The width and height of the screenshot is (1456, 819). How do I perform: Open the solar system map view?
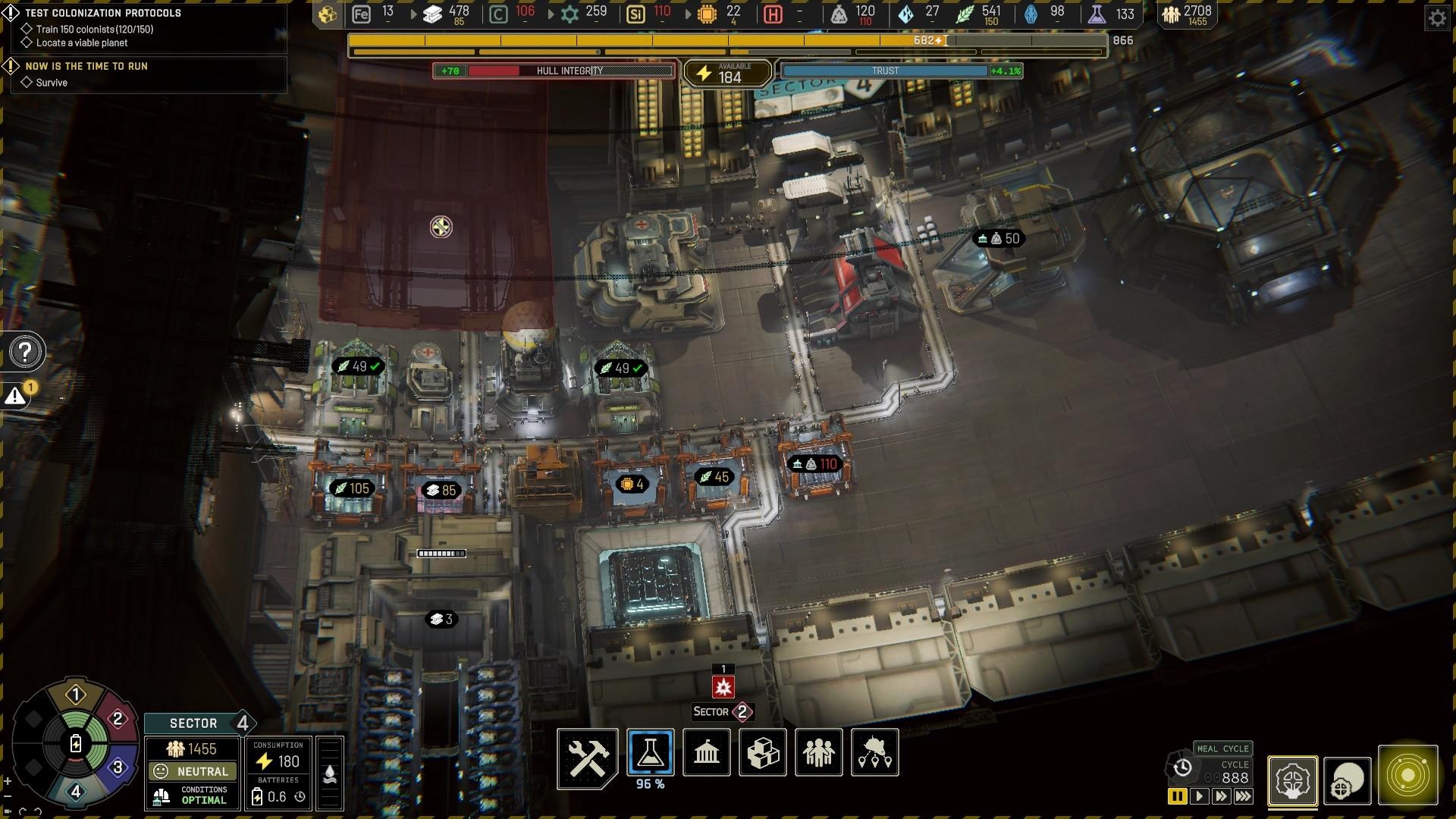1407,776
